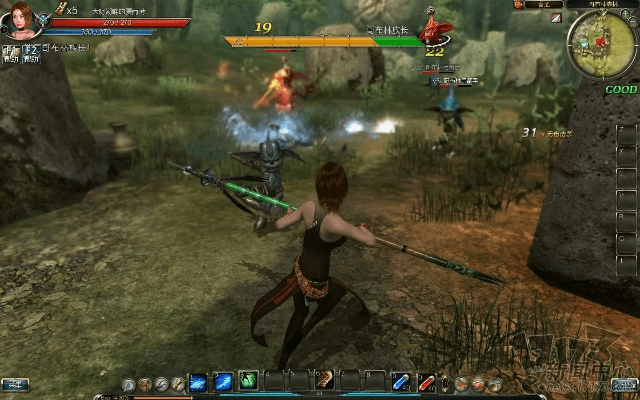Use the pink horn item in hotbar
The height and width of the screenshot is (400, 640).
(x=325, y=381)
